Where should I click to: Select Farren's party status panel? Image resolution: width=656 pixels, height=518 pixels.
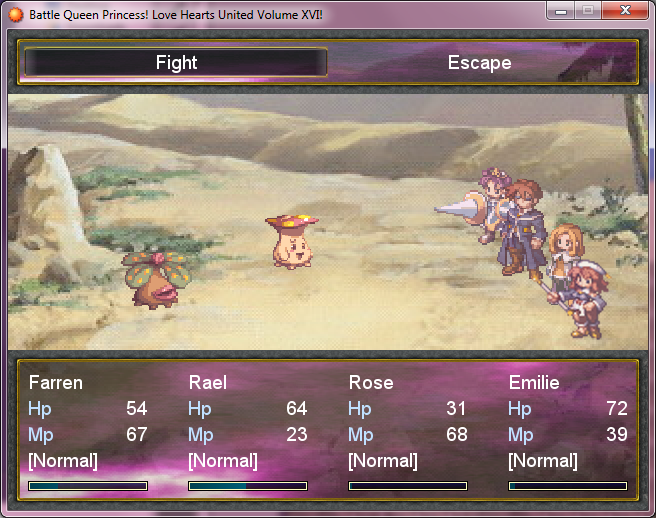(x=88, y=432)
